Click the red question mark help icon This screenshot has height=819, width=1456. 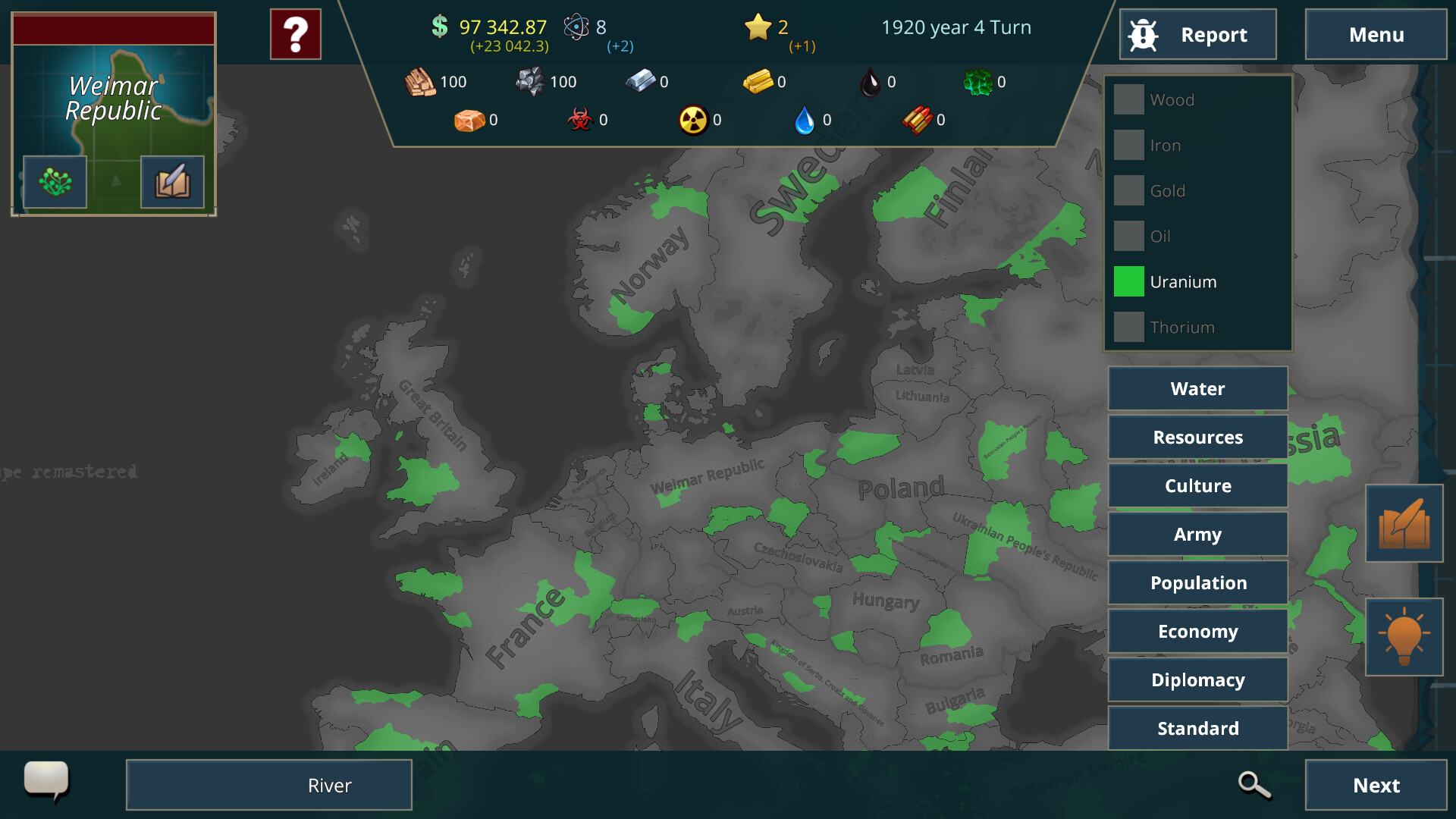pos(295,33)
